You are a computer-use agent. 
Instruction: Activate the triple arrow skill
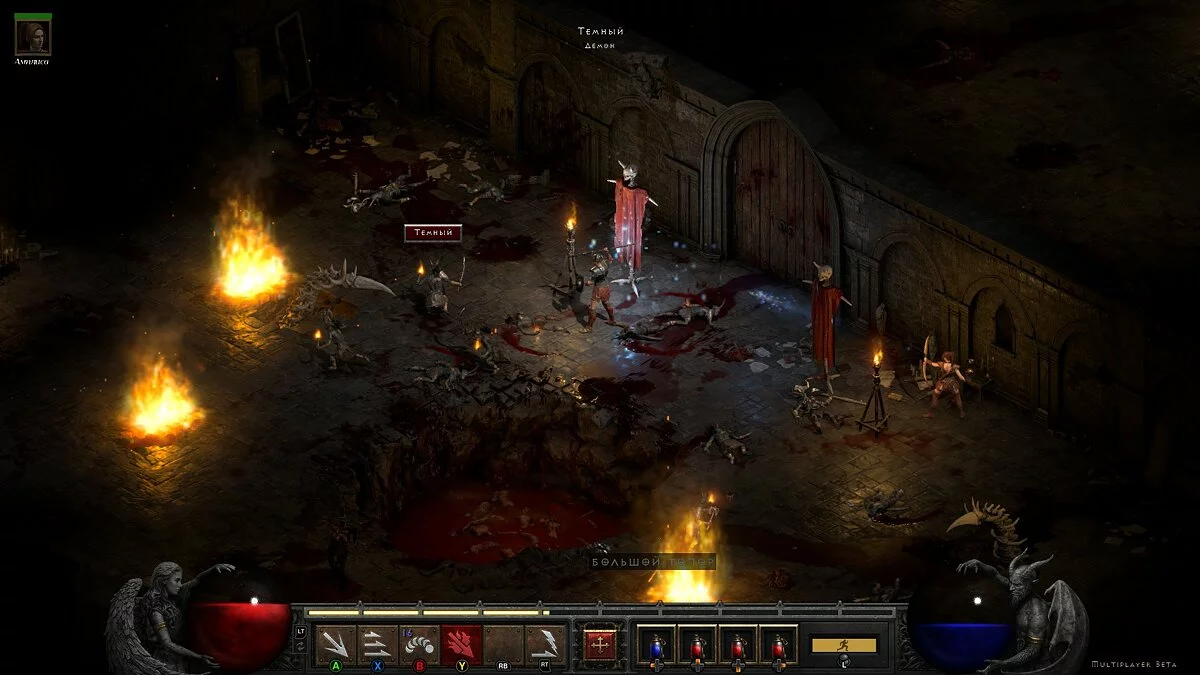point(378,643)
